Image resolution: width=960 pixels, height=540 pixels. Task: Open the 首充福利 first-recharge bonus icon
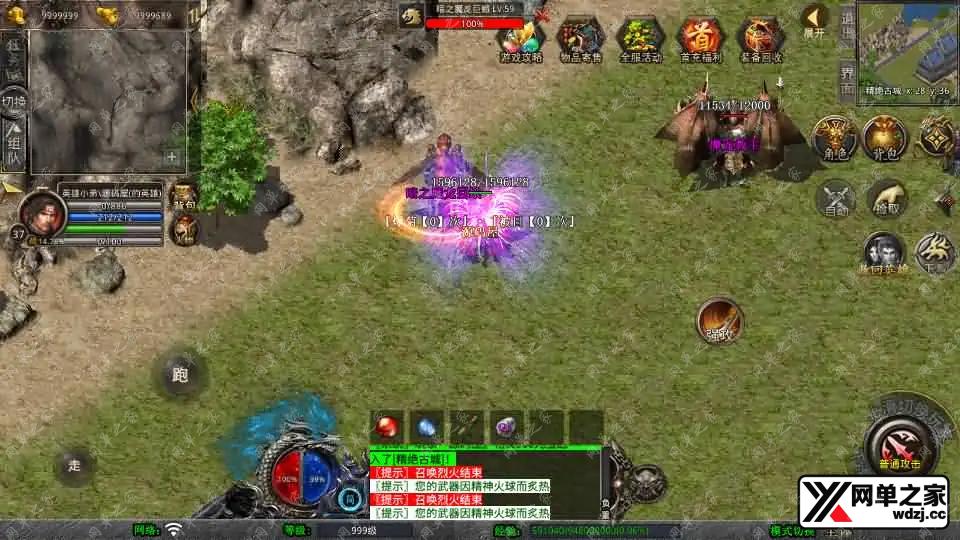pos(700,38)
